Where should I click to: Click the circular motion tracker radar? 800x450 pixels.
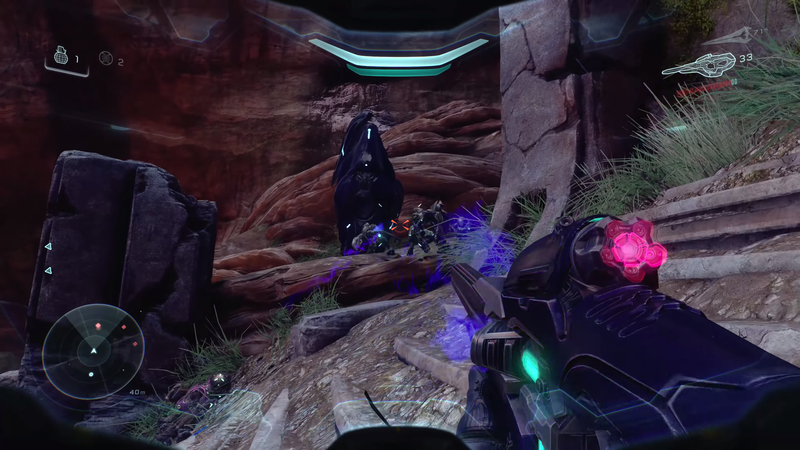point(93,351)
